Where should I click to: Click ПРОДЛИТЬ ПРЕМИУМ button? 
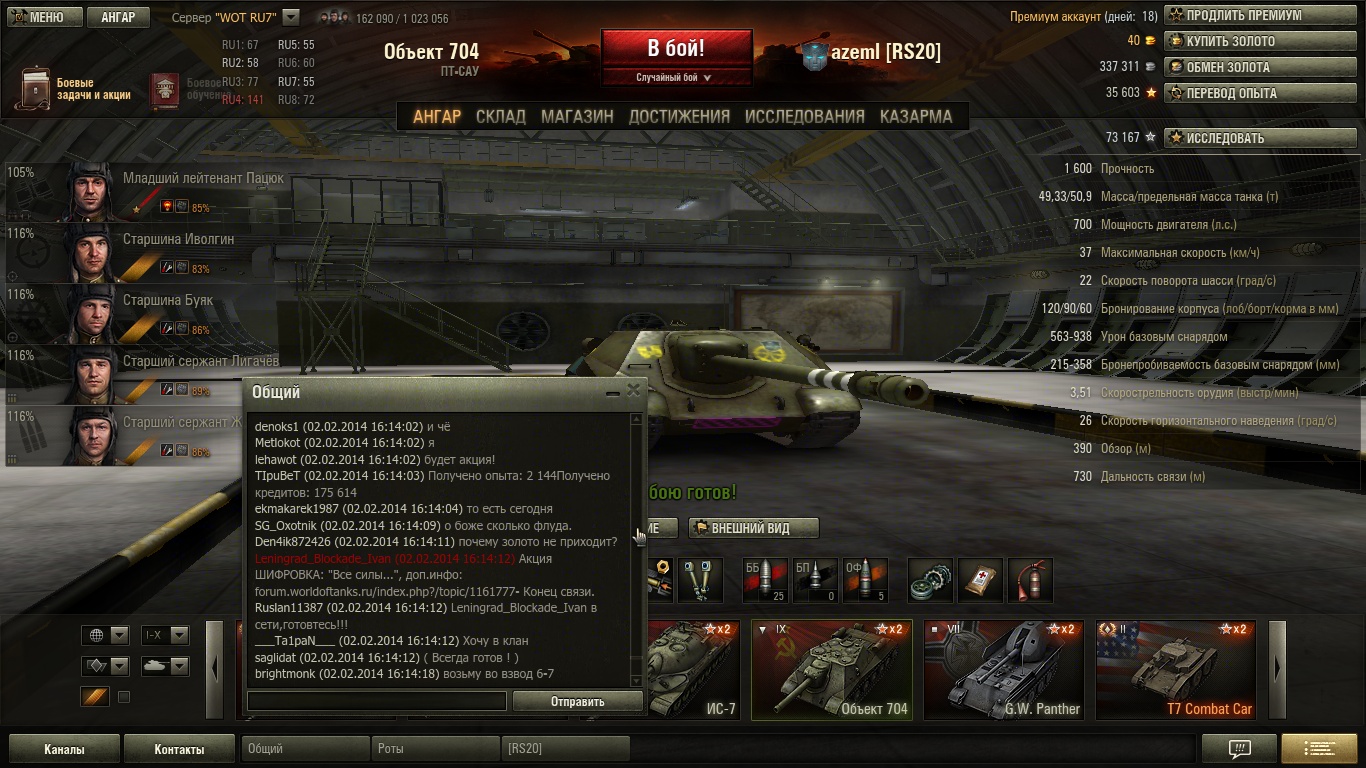point(1246,16)
